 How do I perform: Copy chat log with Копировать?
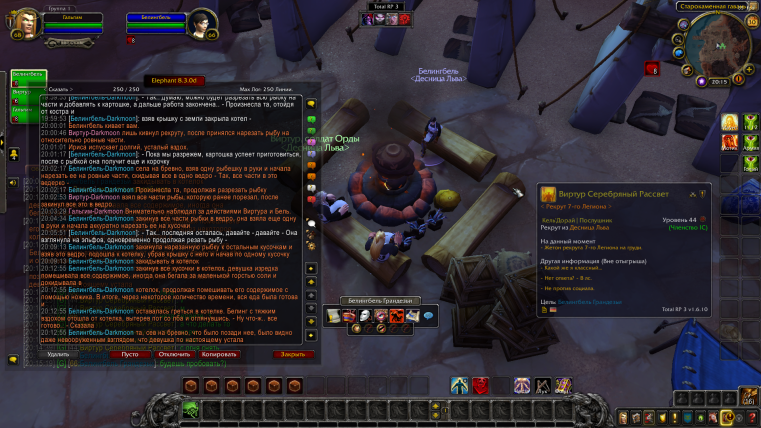tap(219, 354)
